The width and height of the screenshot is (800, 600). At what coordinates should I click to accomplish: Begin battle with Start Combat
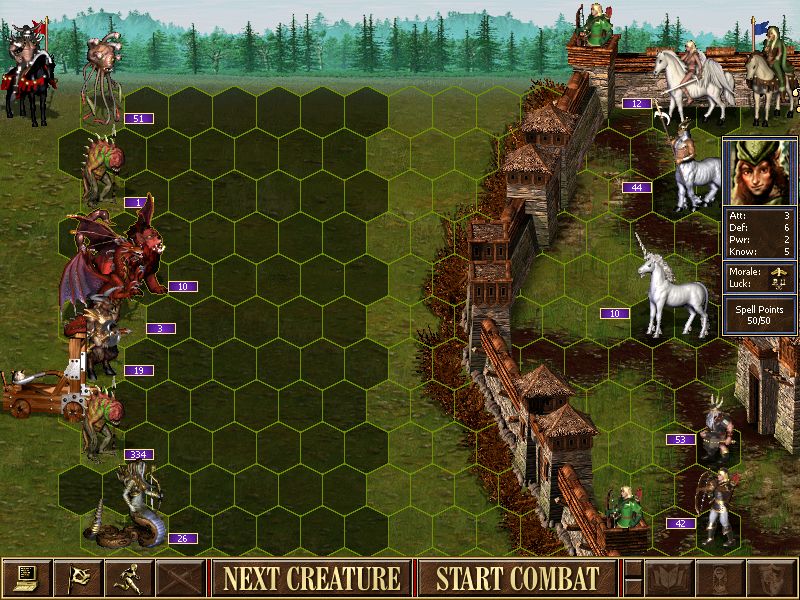(x=517, y=578)
